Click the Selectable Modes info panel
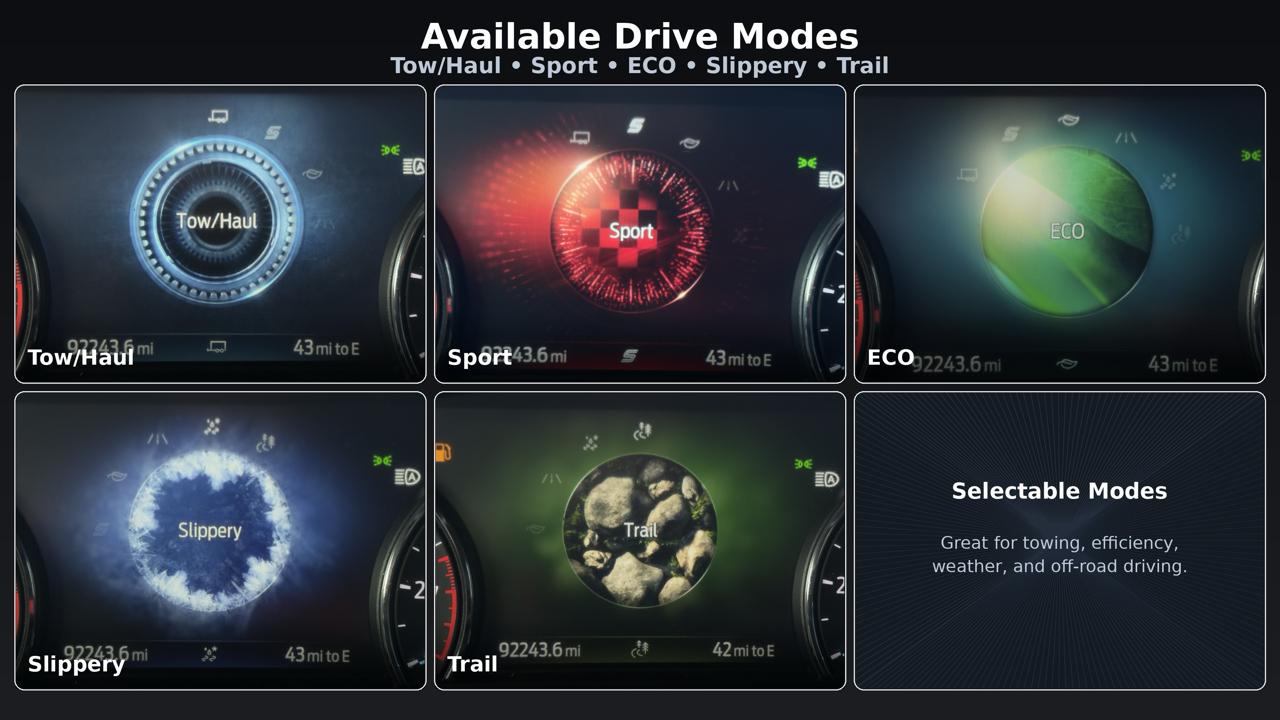Viewport: 1280px width, 720px height. click(x=1060, y=540)
